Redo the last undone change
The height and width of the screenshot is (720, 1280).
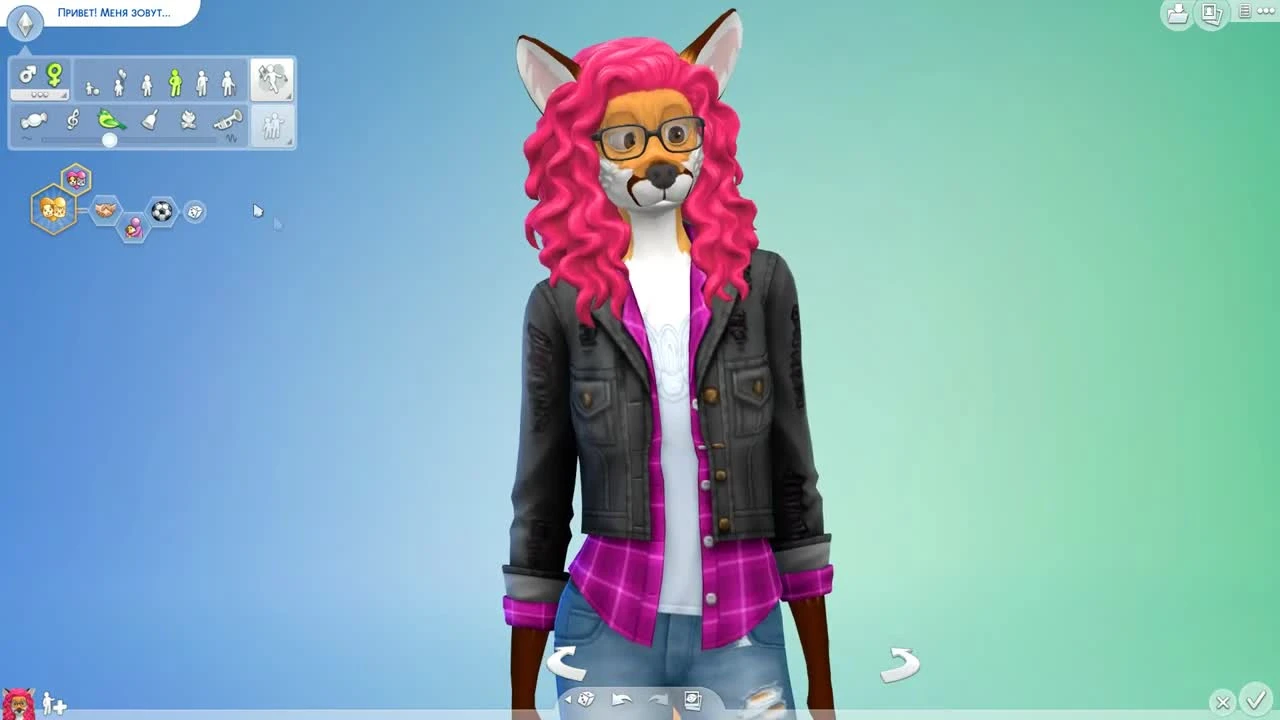click(659, 699)
